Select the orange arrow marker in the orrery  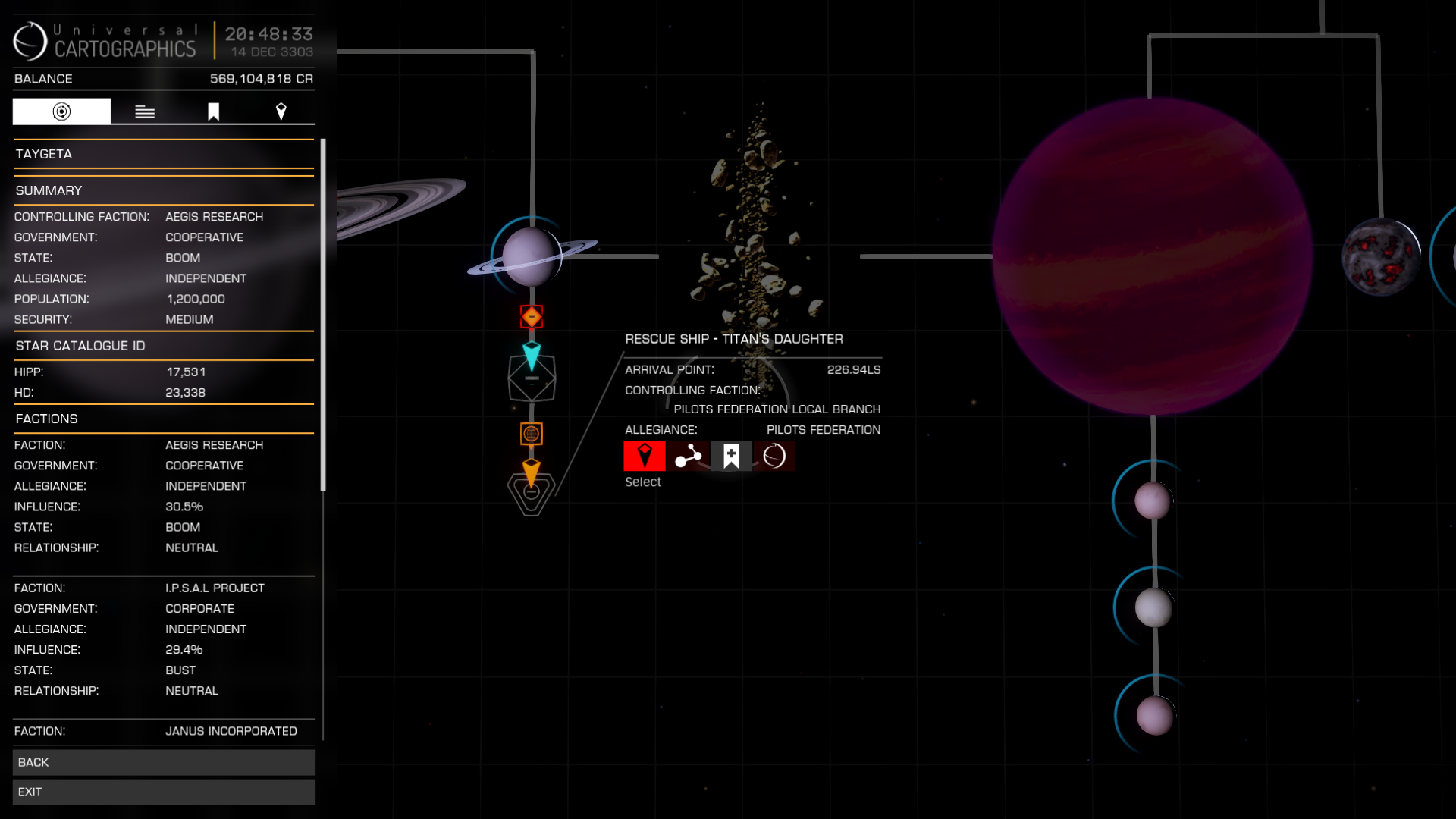pyautogui.click(x=531, y=473)
